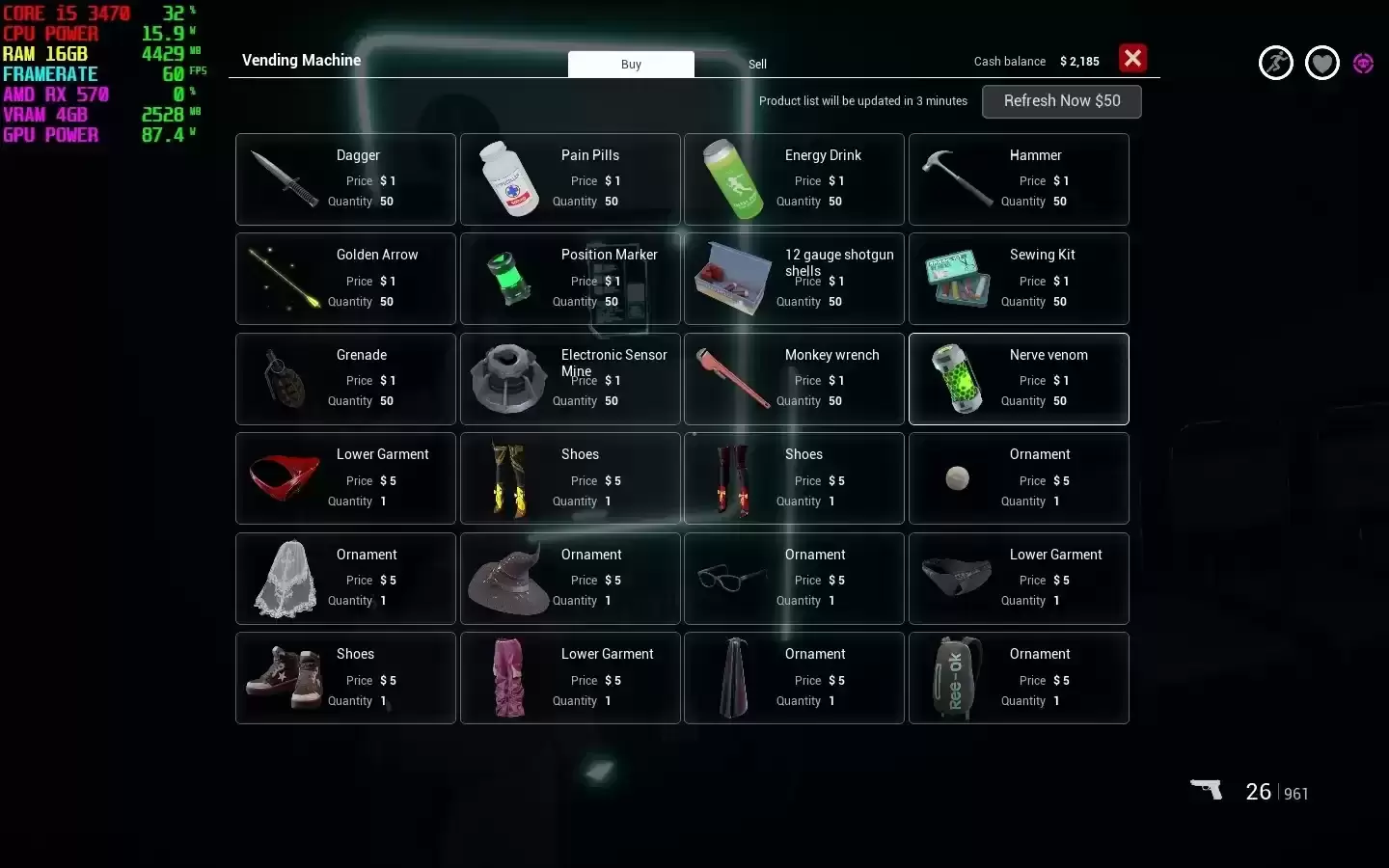Select the Pain Pills item
Image resolution: width=1389 pixels, height=868 pixels.
(570, 179)
